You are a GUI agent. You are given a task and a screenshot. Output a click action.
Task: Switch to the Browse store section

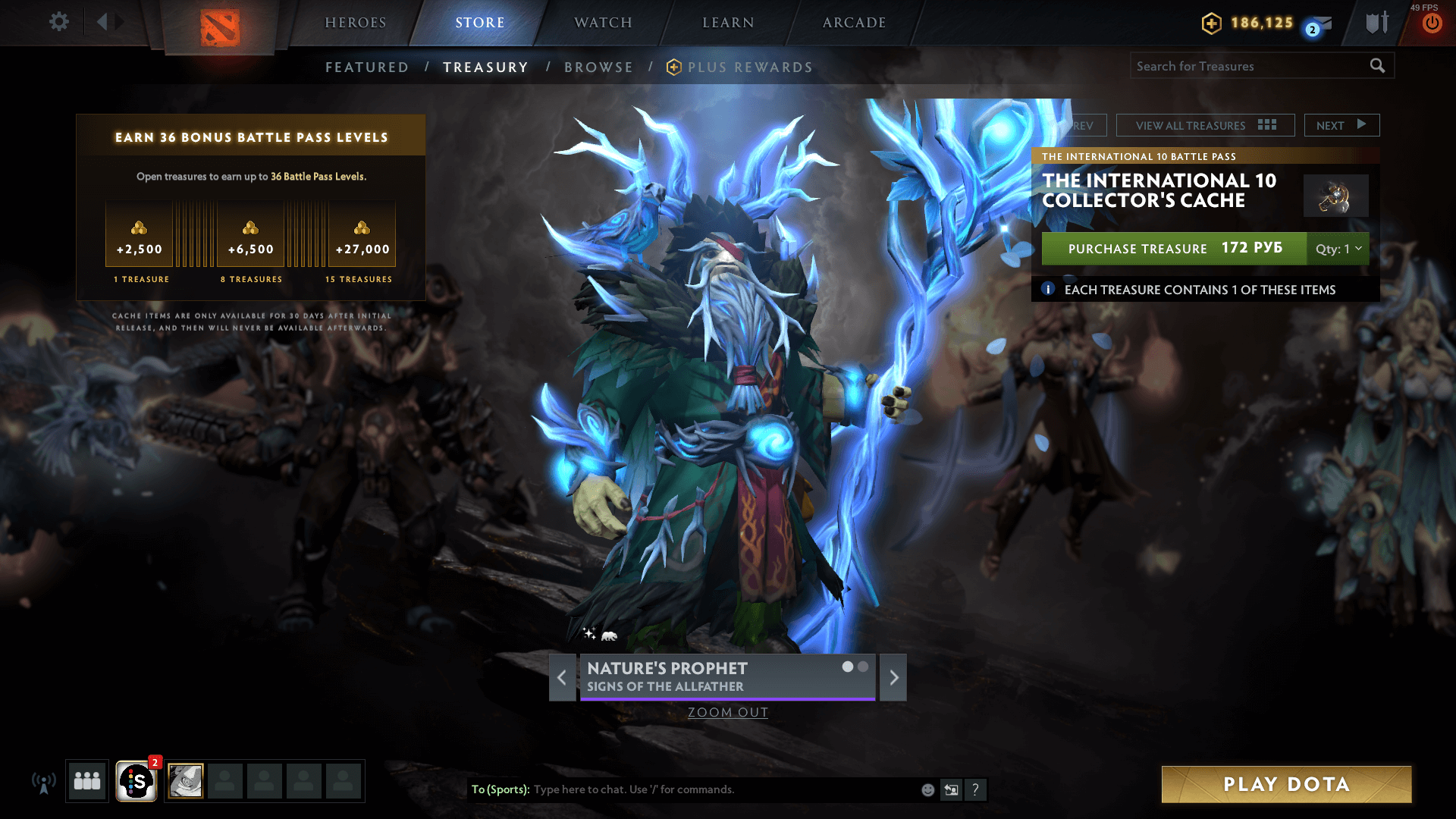[598, 67]
